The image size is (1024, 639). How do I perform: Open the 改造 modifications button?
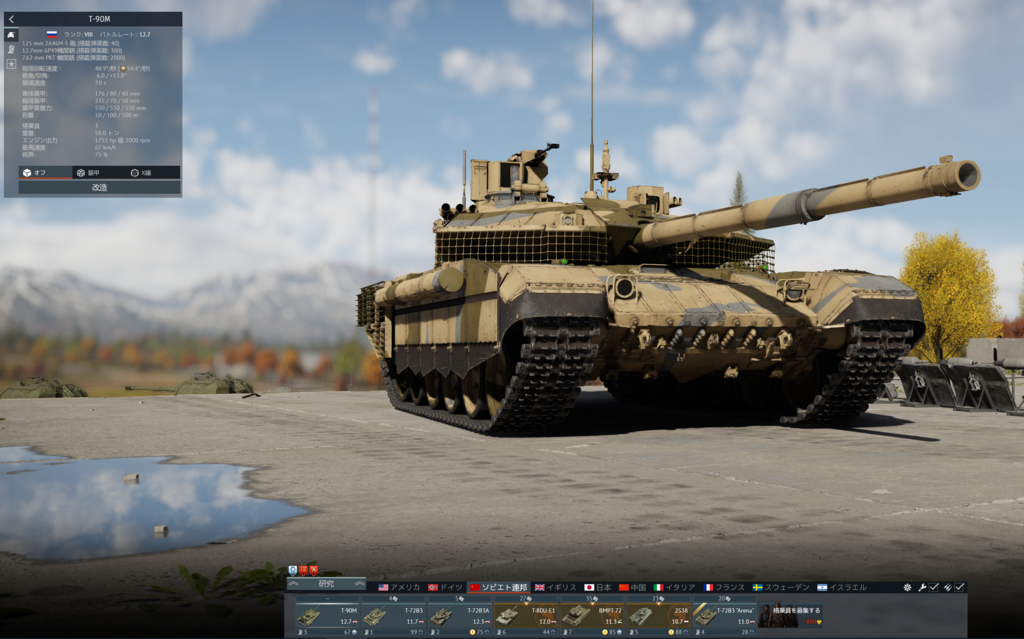99,187
